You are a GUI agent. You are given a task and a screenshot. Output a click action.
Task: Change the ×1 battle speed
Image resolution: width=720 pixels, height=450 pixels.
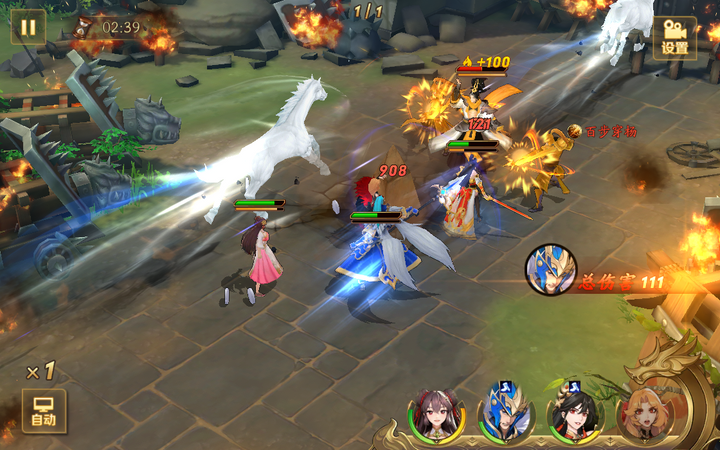(41, 372)
